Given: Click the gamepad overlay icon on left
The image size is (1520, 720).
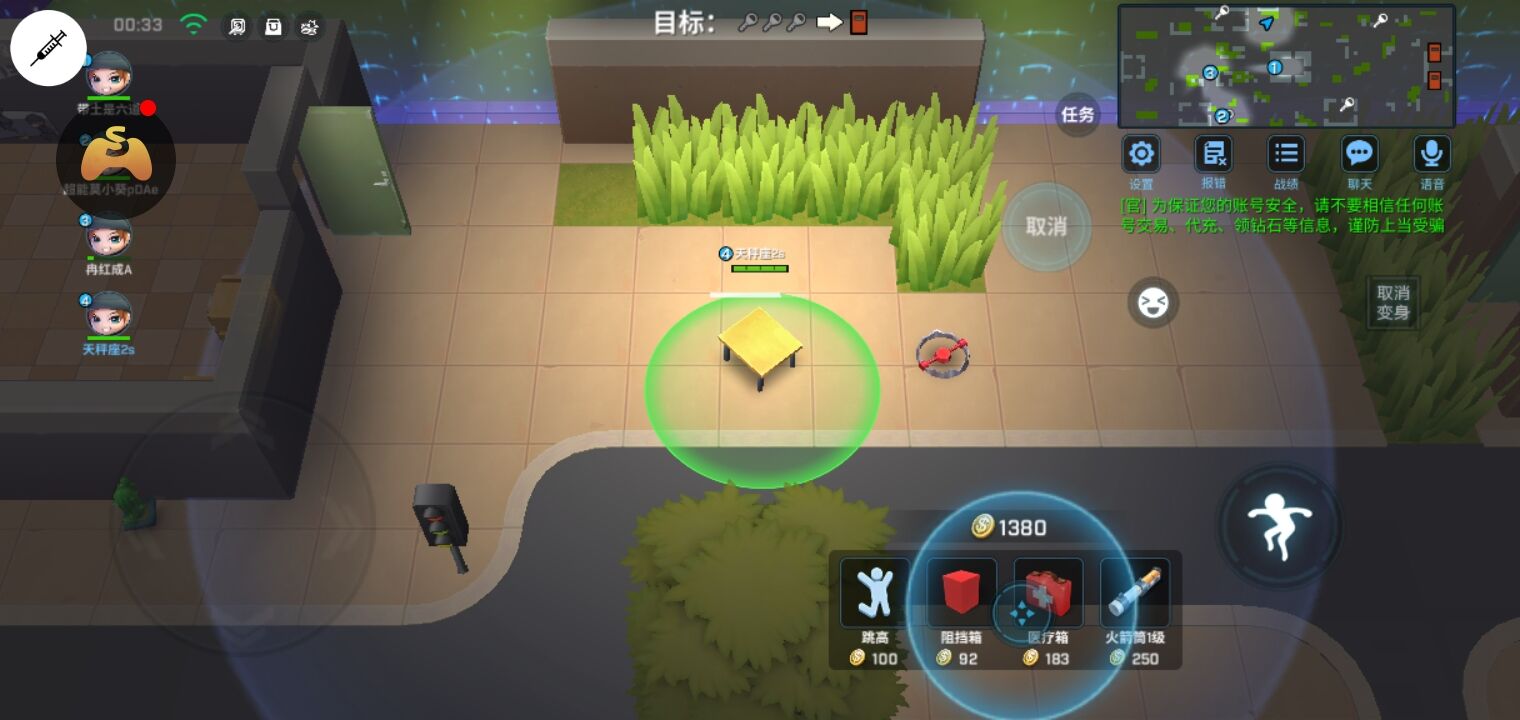Looking at the screenshot, I should pyautogui.click(x=110, y=160).
